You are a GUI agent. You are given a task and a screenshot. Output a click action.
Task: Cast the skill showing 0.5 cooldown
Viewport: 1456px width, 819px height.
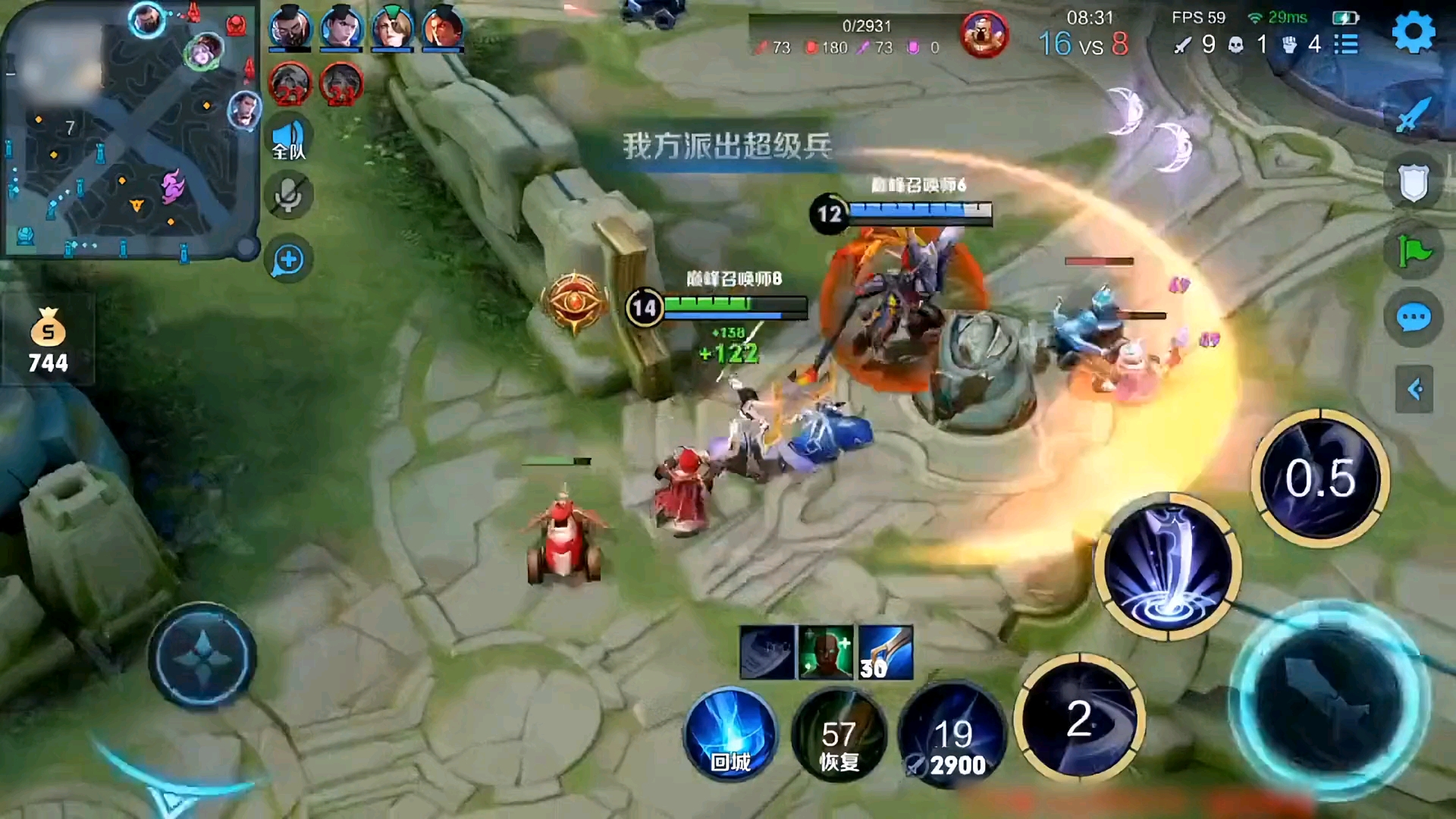click(1320, 478)
